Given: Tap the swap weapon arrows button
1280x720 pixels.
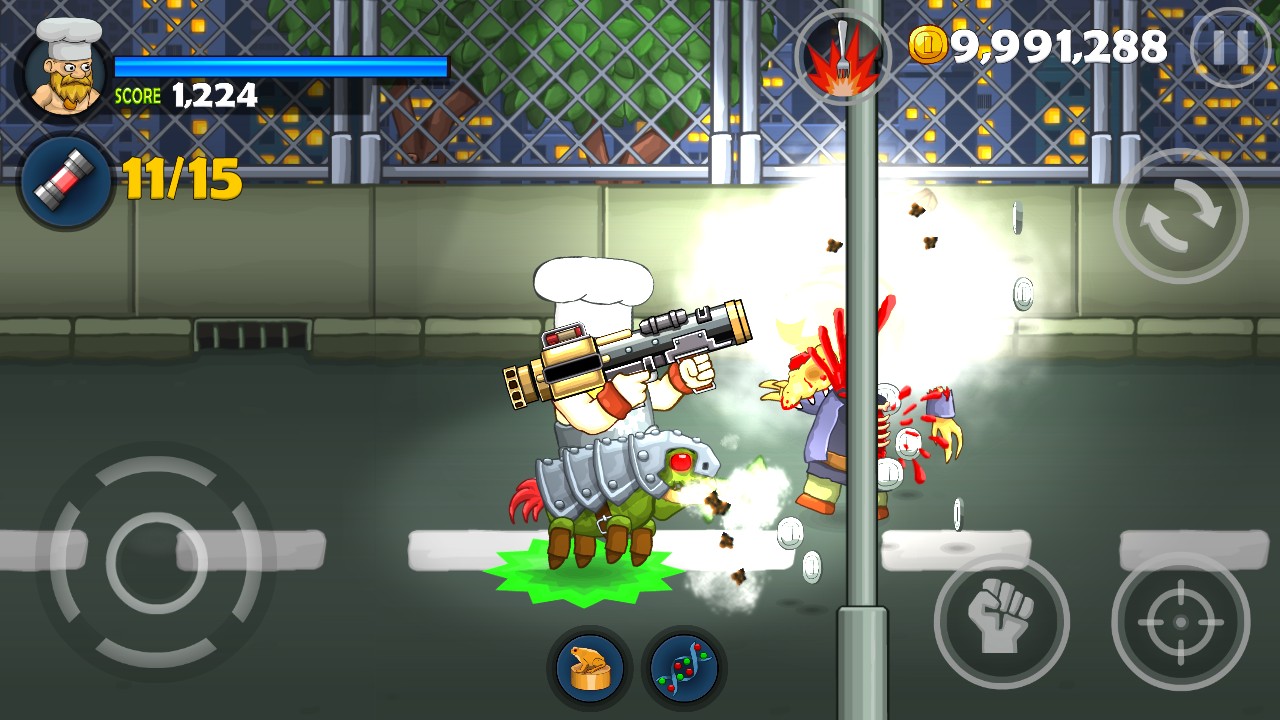Looking at the screenshot, I should pyautogui.click(x=1181, y=216).
